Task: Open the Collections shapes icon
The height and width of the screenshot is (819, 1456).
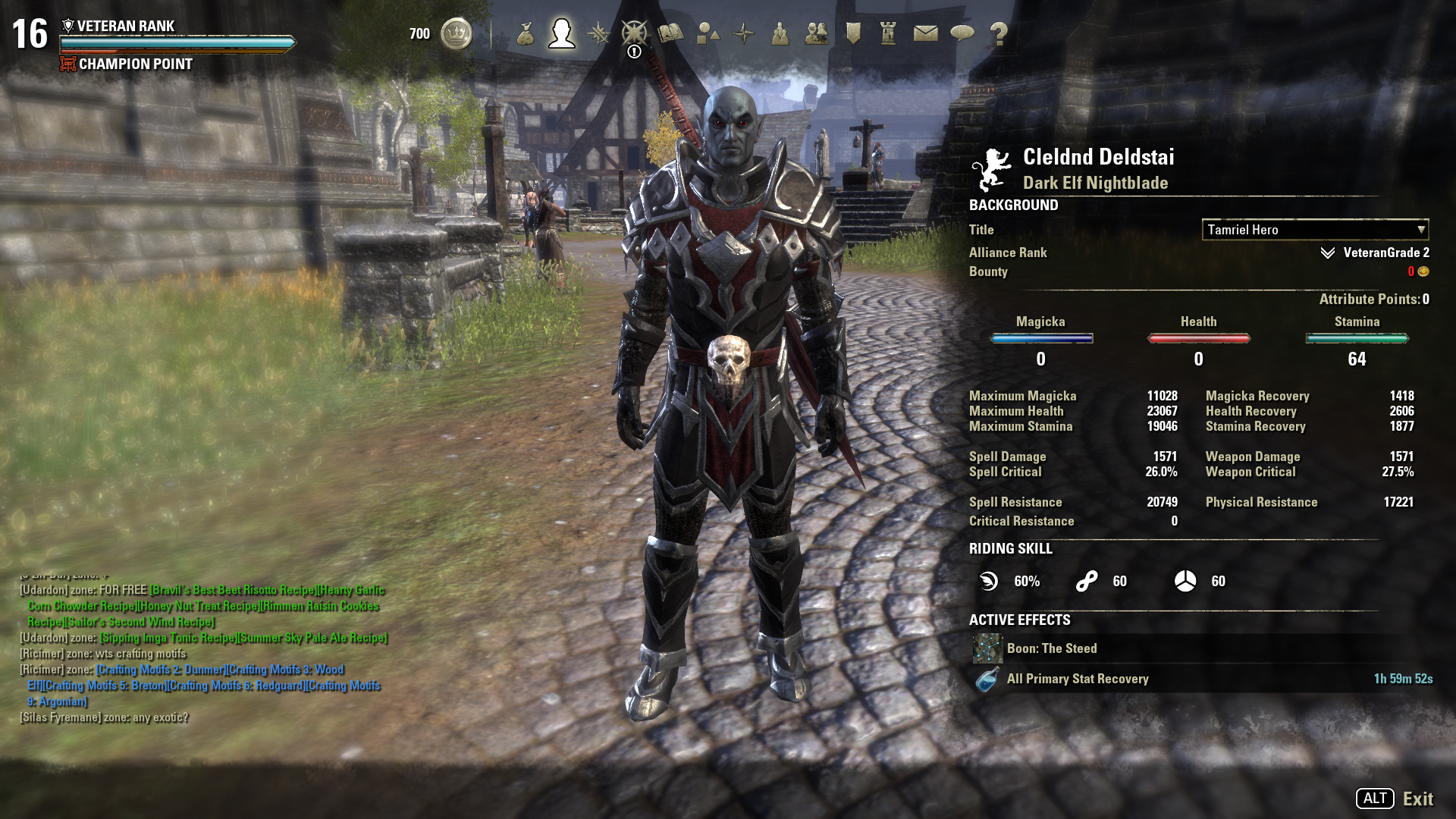Action: pyautogui.click(x=708, y=33)
